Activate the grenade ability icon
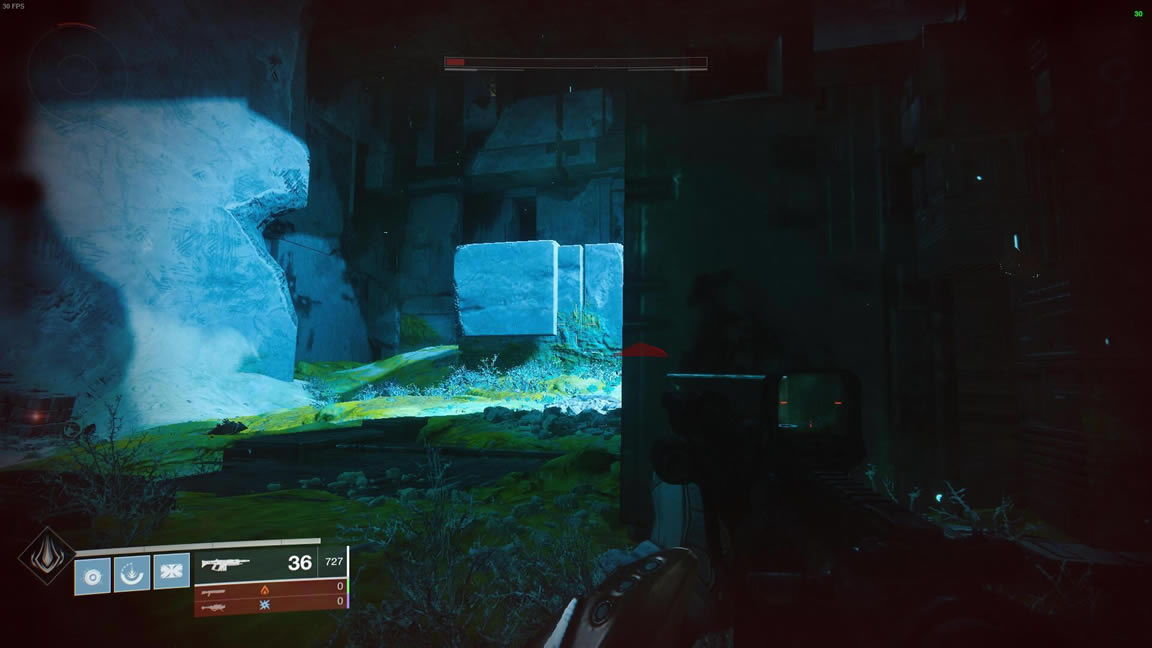This screenshot has height=648, width=1152. 93,575
